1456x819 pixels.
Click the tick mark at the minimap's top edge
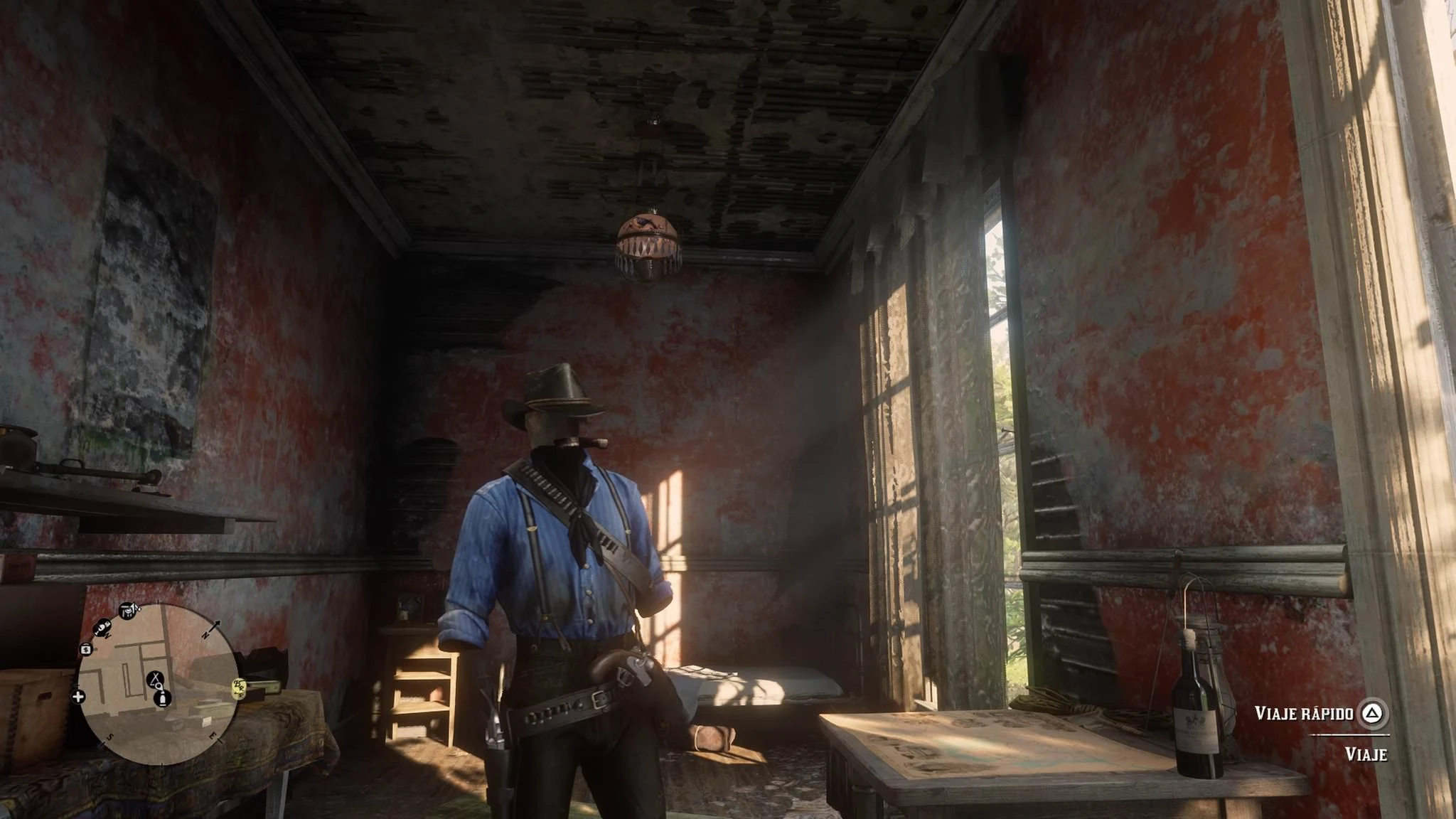(159, 601)
